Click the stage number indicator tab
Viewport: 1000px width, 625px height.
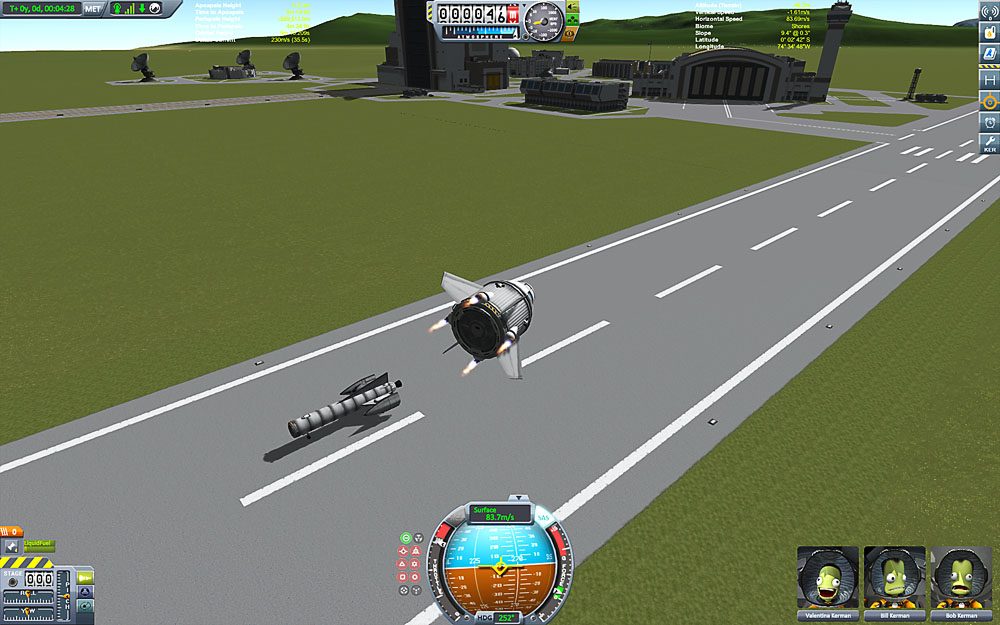[11, 531]
